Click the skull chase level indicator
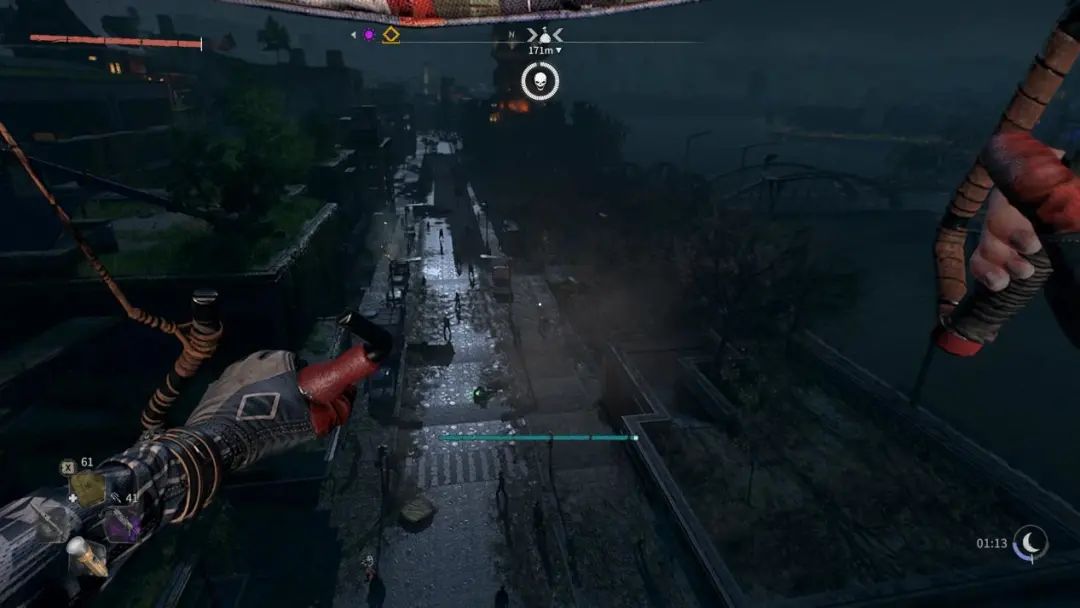Image resolution: width=1080 pixels, height=608 pixels. tap(540, 81)
